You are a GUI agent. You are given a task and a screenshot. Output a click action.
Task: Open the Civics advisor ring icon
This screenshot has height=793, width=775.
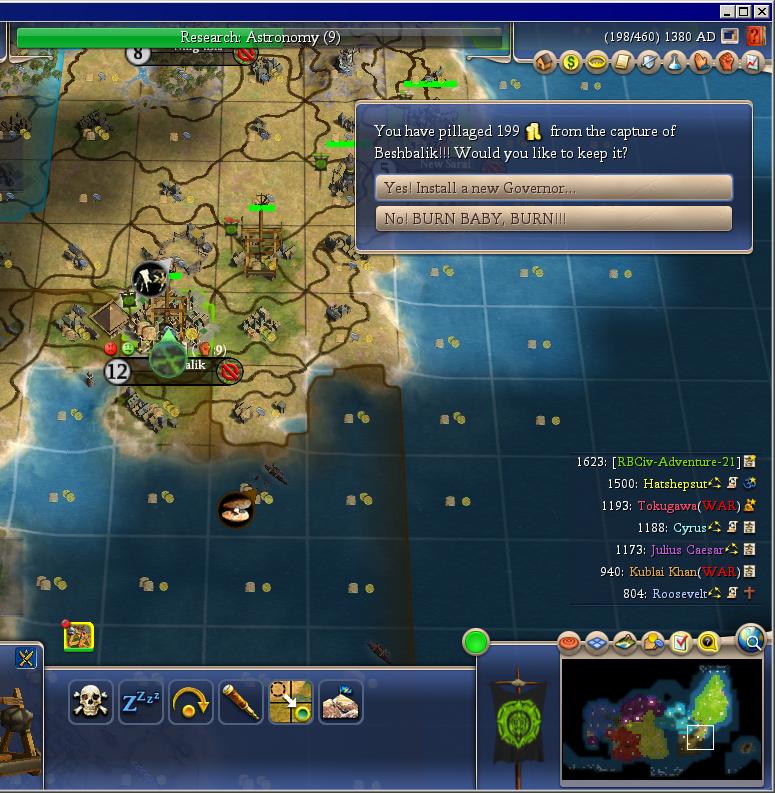pyautogui.click(x=597, y=62)
